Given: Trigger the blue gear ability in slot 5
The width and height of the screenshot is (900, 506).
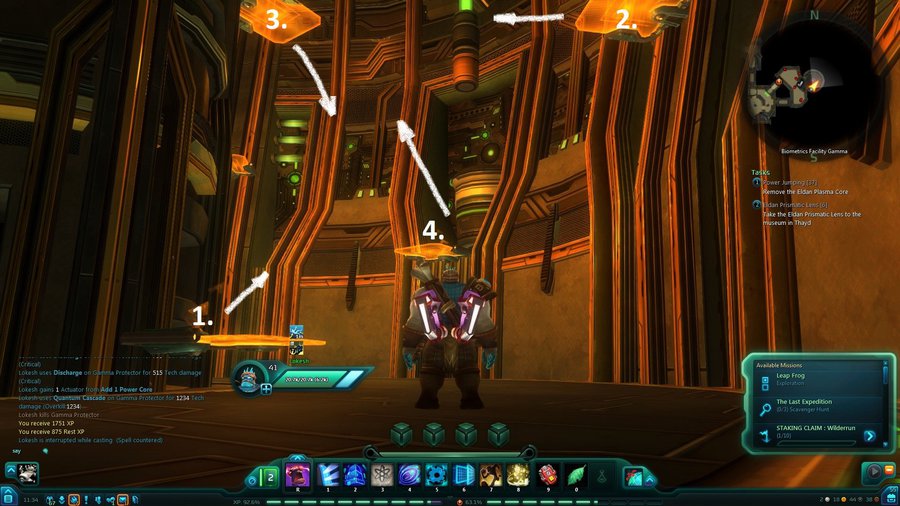Looking at the screenshot, I should [x=437, y=474].
